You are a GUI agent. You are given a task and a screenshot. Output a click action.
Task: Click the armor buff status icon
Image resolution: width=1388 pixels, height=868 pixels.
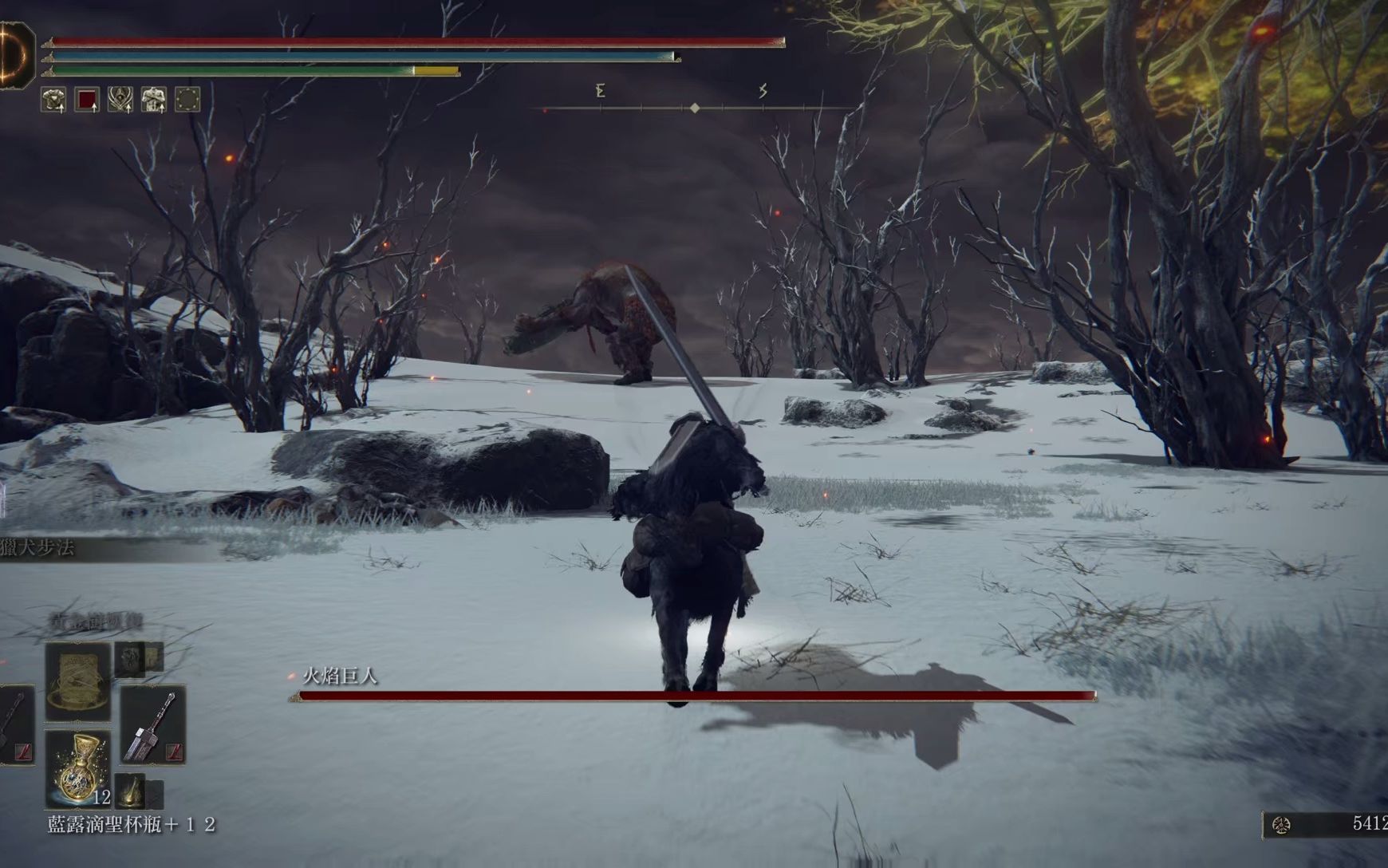tap(53, 100)
